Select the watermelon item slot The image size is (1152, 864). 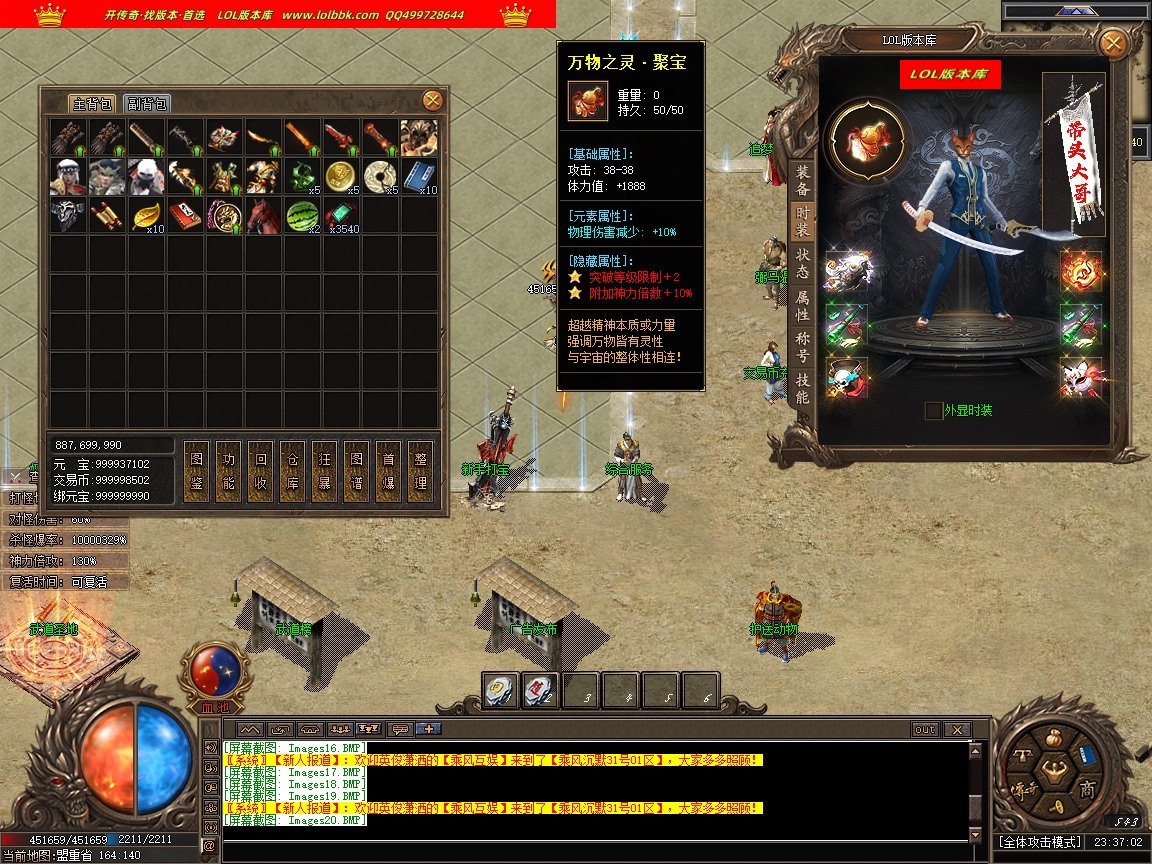coord(302,215)
